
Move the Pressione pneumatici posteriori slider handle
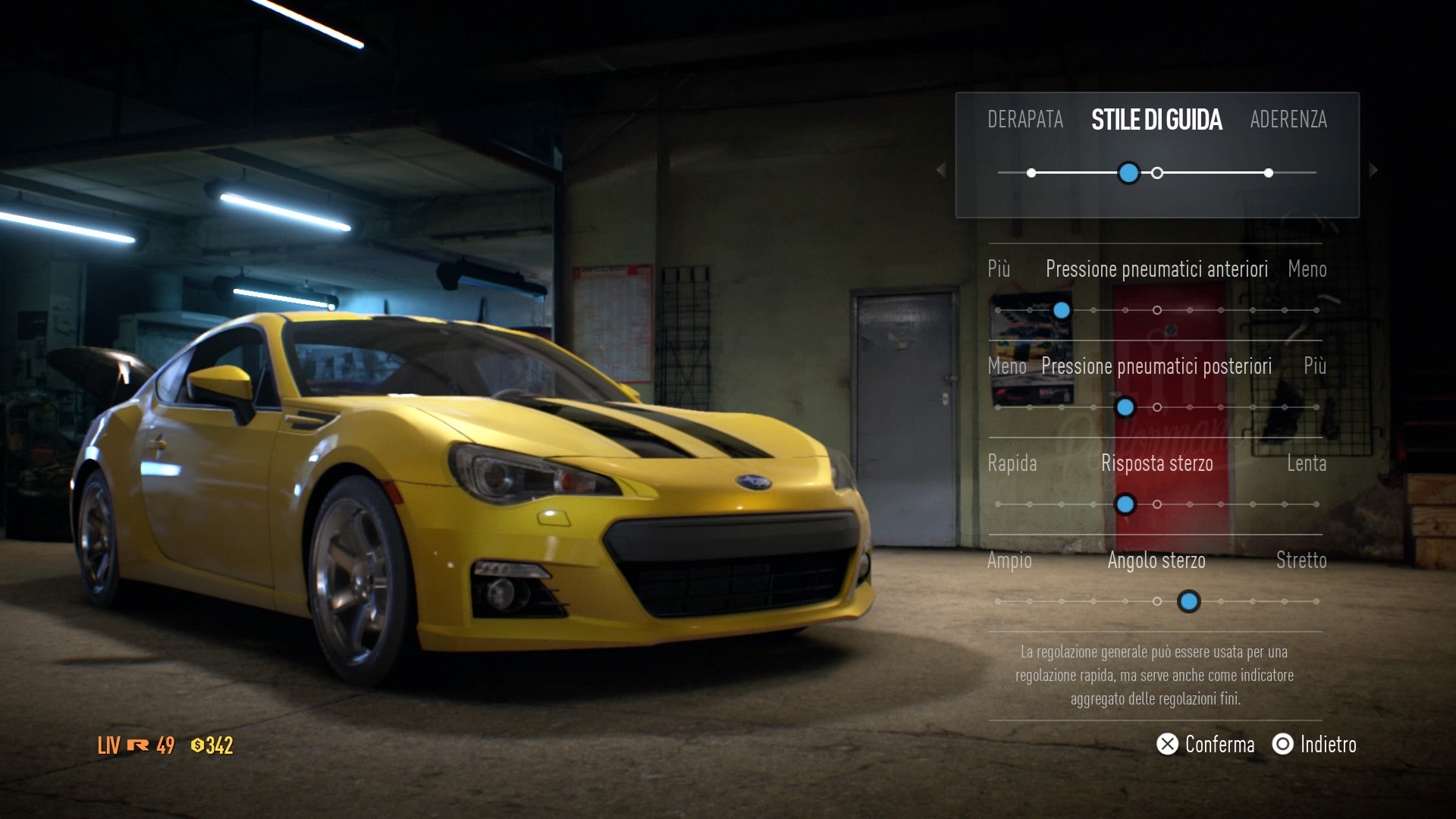[x=1125, y=407]
